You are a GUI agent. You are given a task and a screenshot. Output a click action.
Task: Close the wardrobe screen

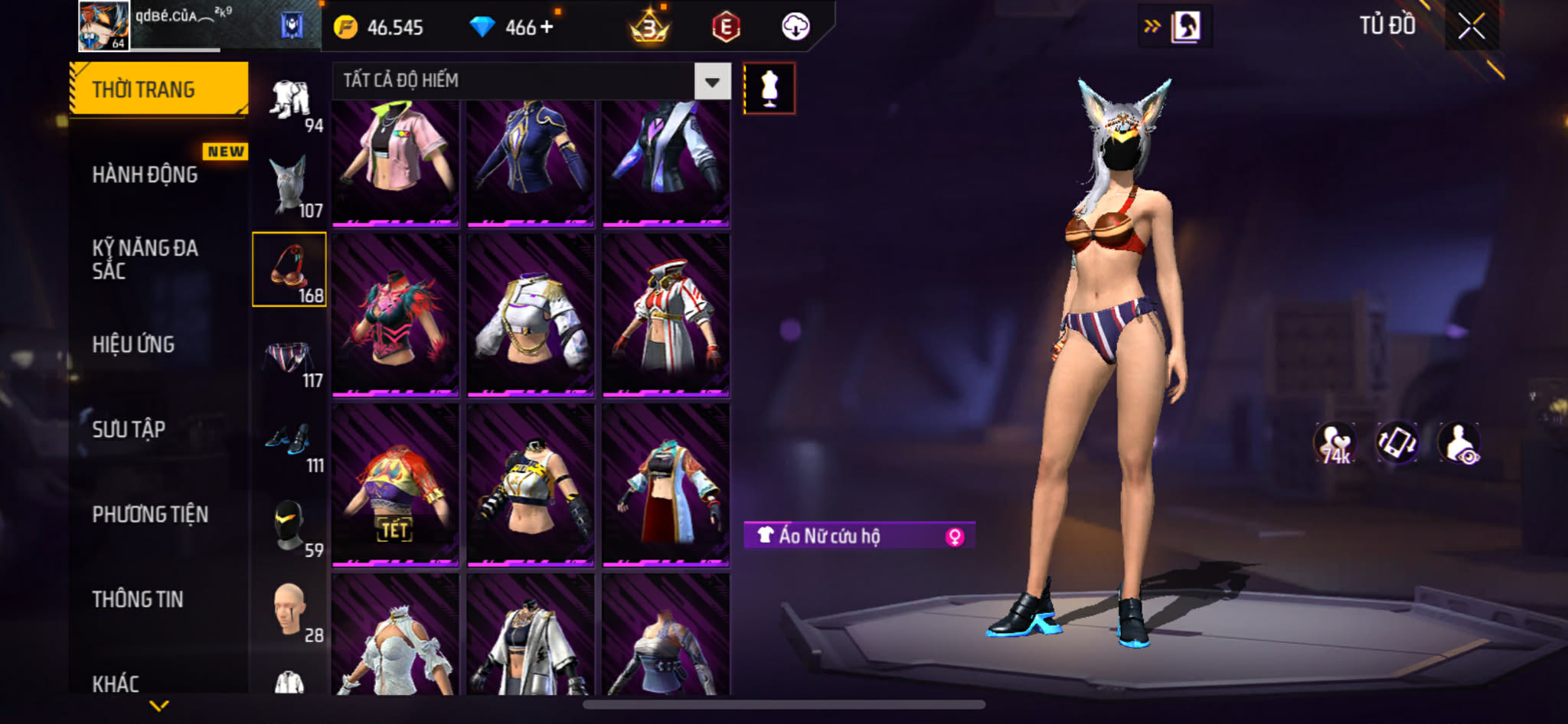[1471, 27]
